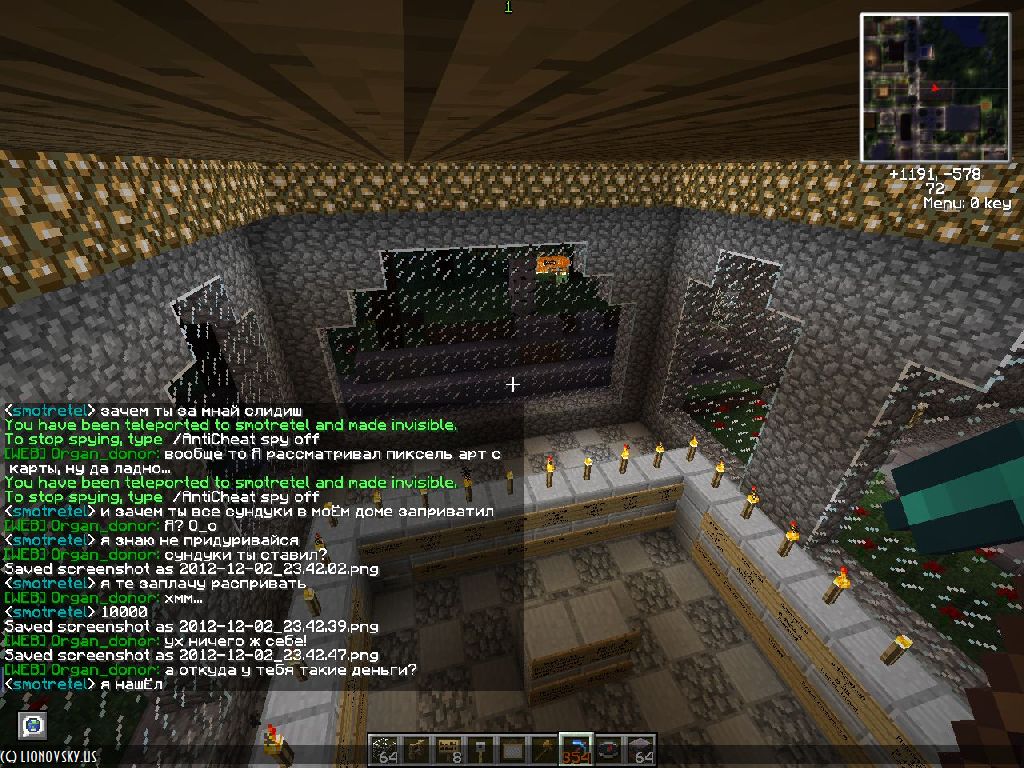Select the sign stack of 8 slot
The width and height of the screenshot is (1024, 768).
(x=449, y=749)
